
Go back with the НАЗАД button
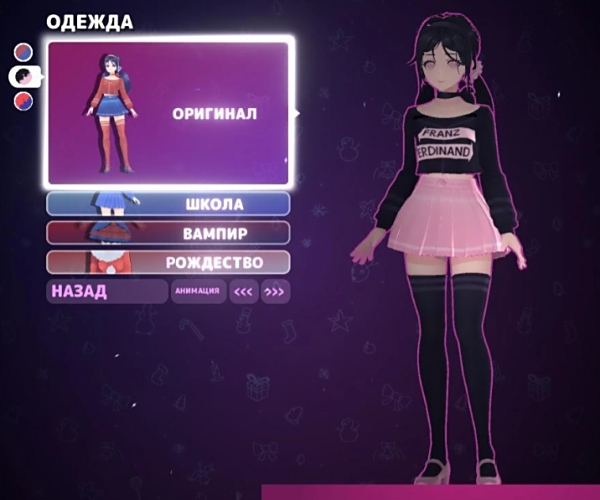point(107,291)
